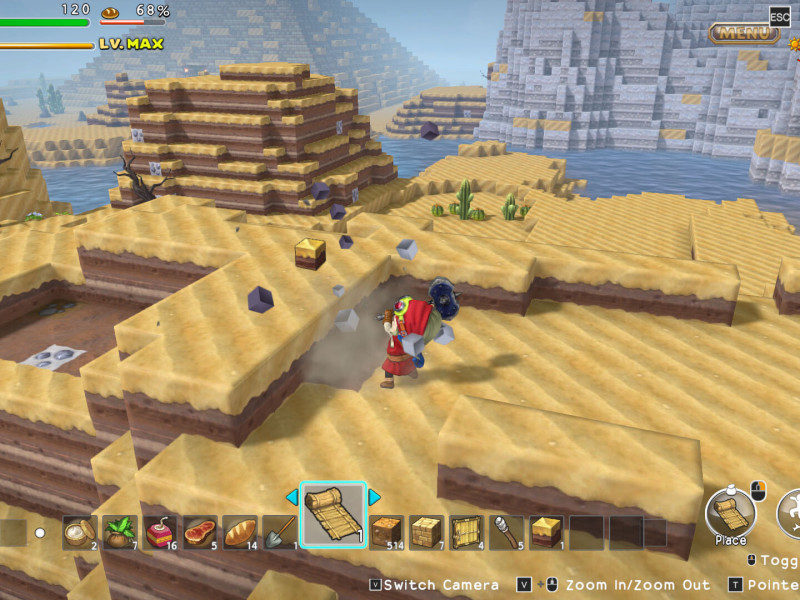The image size is (800, 600).
Task: Choose the light wooden block slot
Action: (427, 531)
